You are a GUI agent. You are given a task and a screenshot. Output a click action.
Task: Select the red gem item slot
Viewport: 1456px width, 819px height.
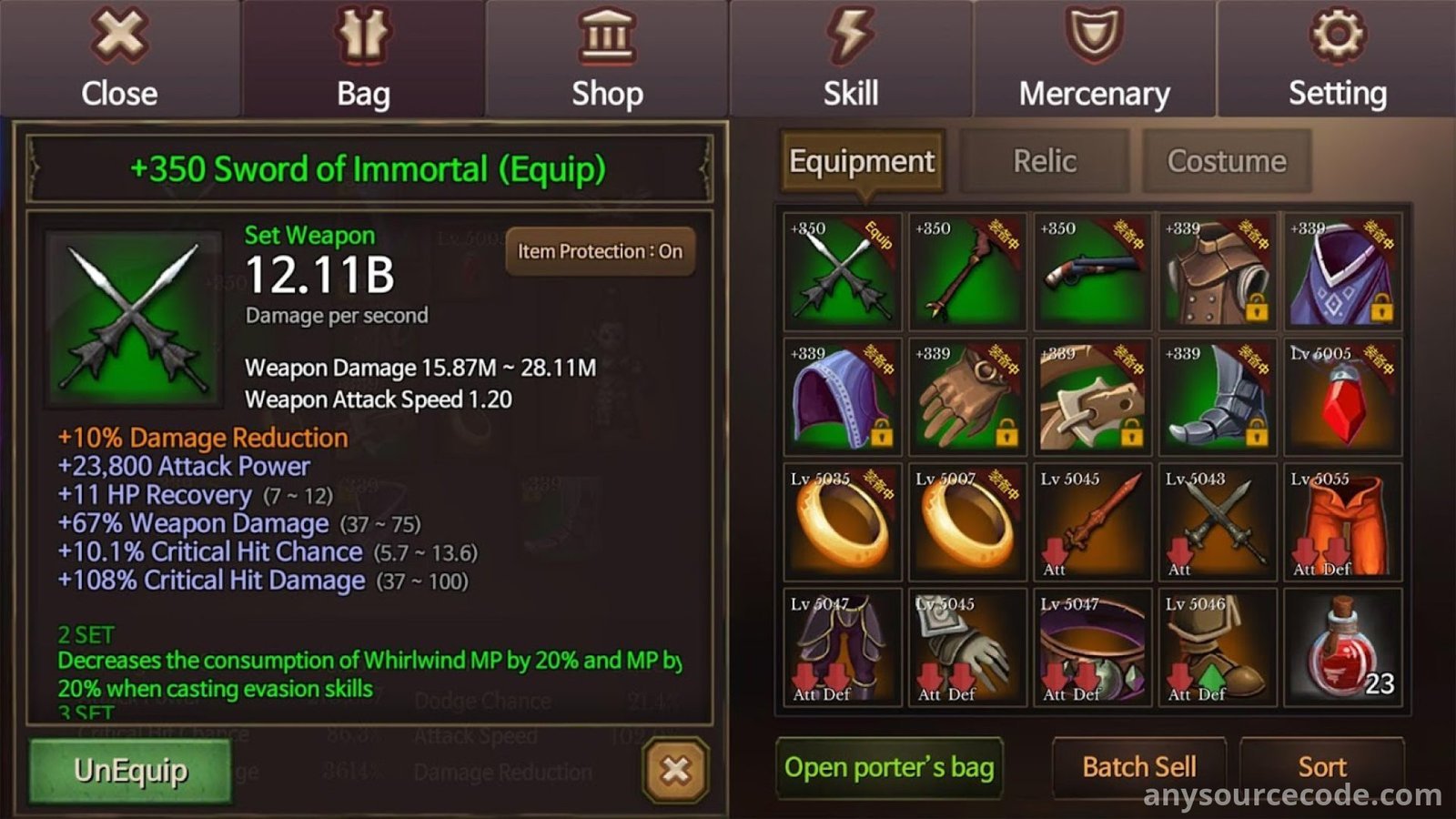pos(1342,397)
